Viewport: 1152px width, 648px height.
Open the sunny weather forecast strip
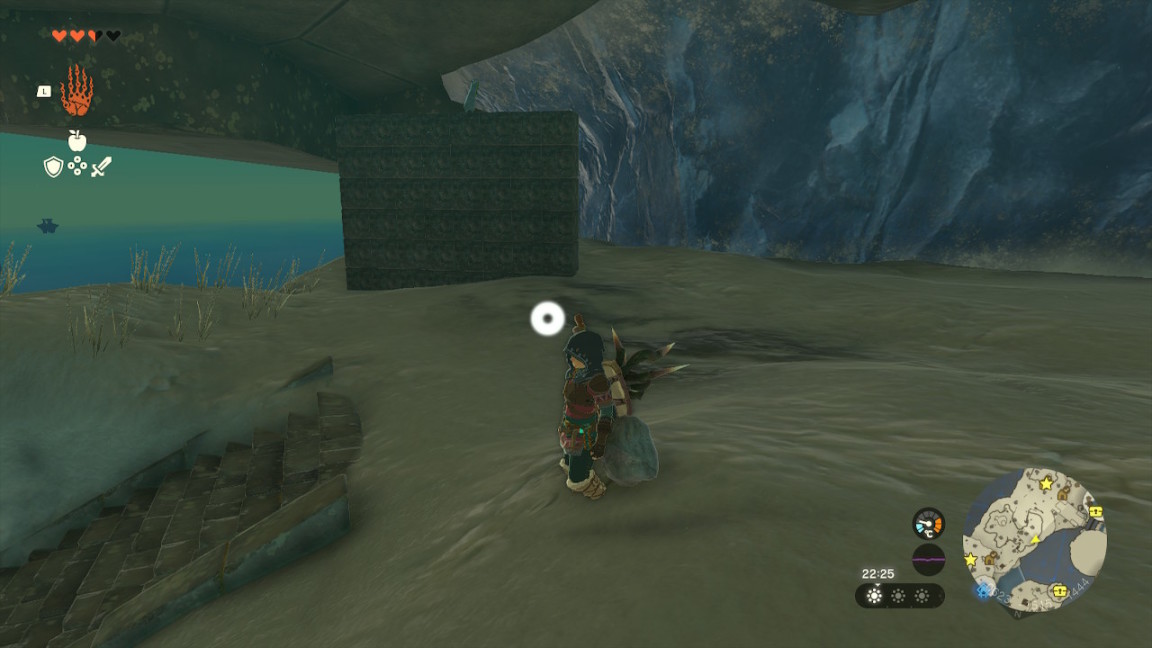point(899,596)
